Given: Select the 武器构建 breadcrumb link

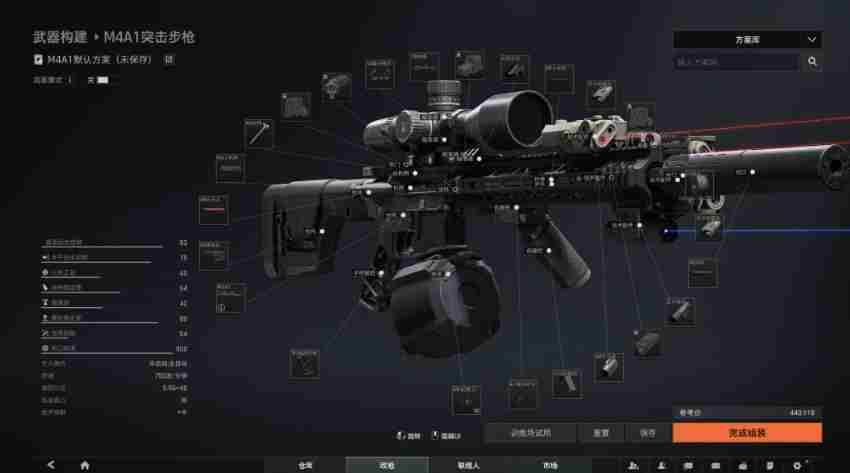Looking at the screenshot, I should pyautogui.click(x=59, y=37).
